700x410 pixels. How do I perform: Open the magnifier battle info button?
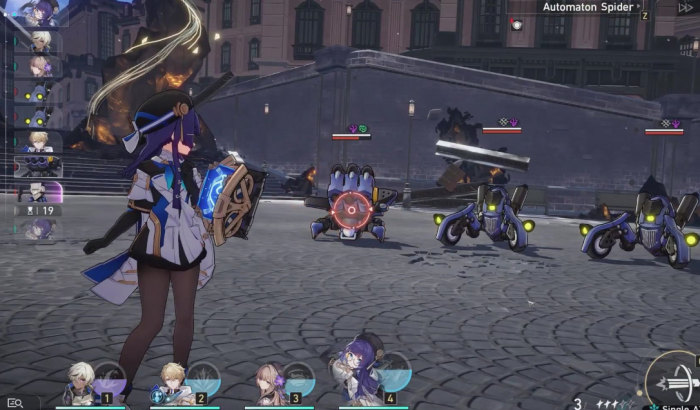[x=14, y=402]
